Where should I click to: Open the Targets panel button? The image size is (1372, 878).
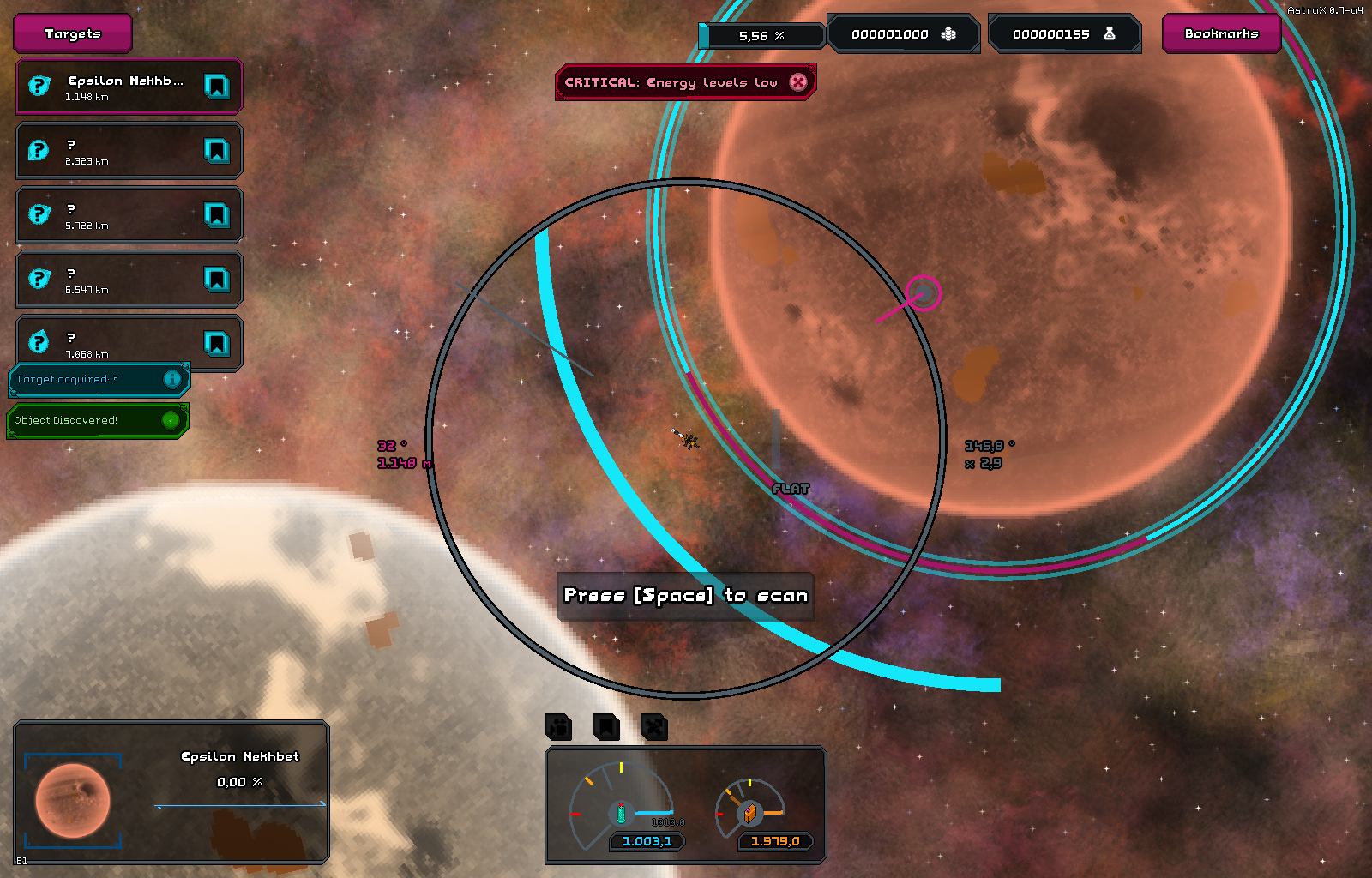click(73, 34)
